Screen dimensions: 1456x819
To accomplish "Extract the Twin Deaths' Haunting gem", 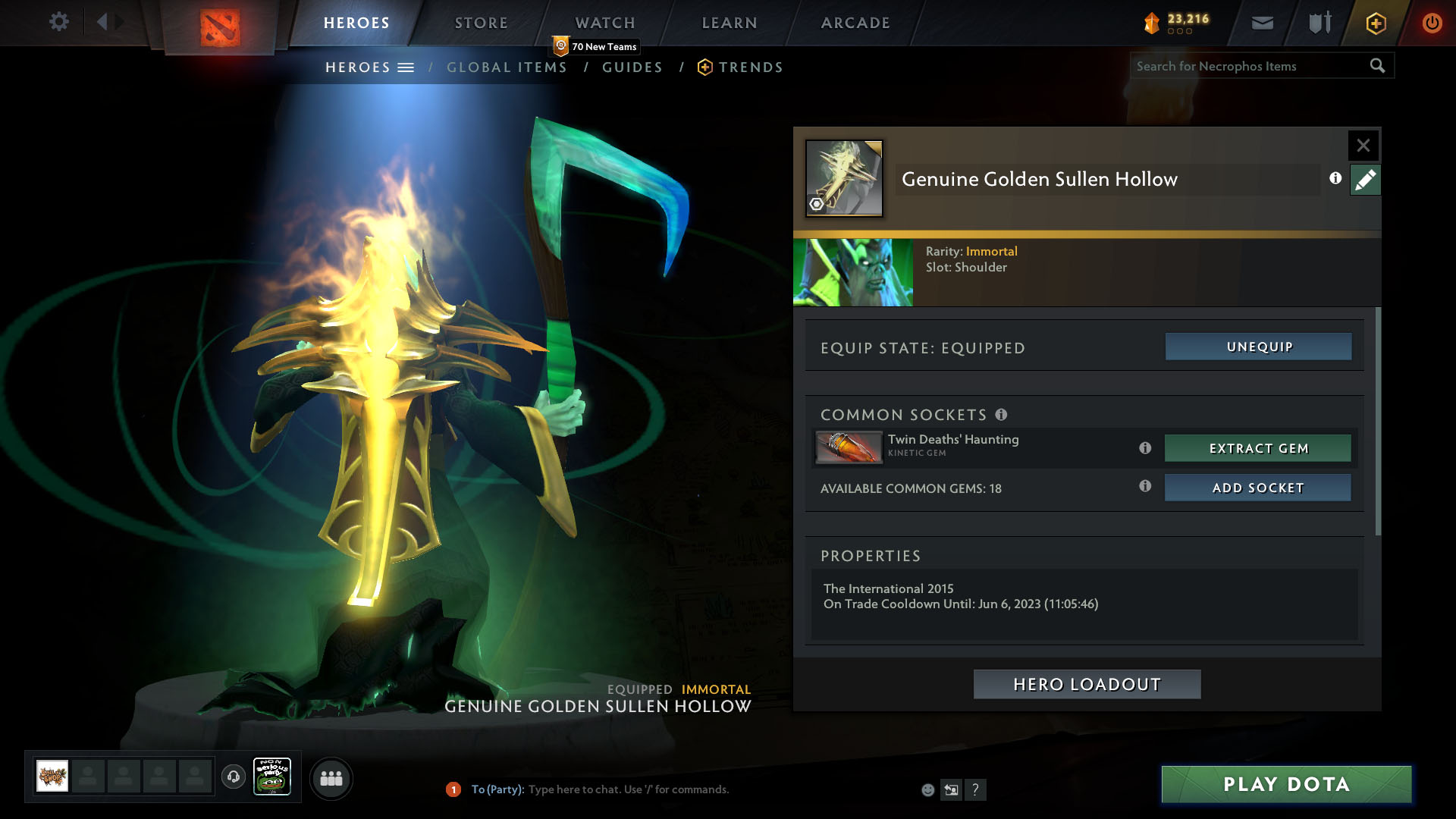I will pos(1257,448).
